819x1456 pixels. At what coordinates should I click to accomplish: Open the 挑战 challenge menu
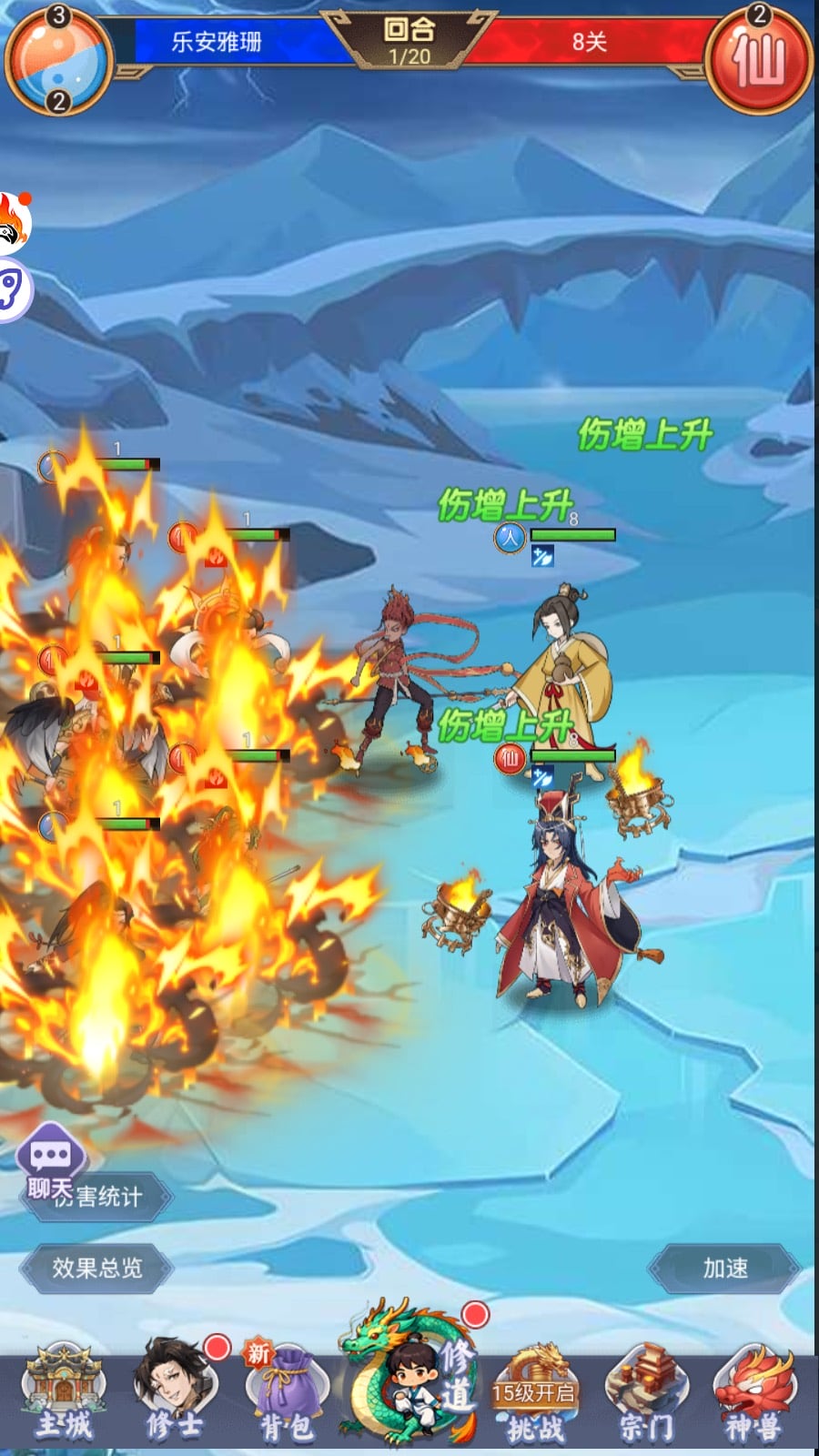534,1397
